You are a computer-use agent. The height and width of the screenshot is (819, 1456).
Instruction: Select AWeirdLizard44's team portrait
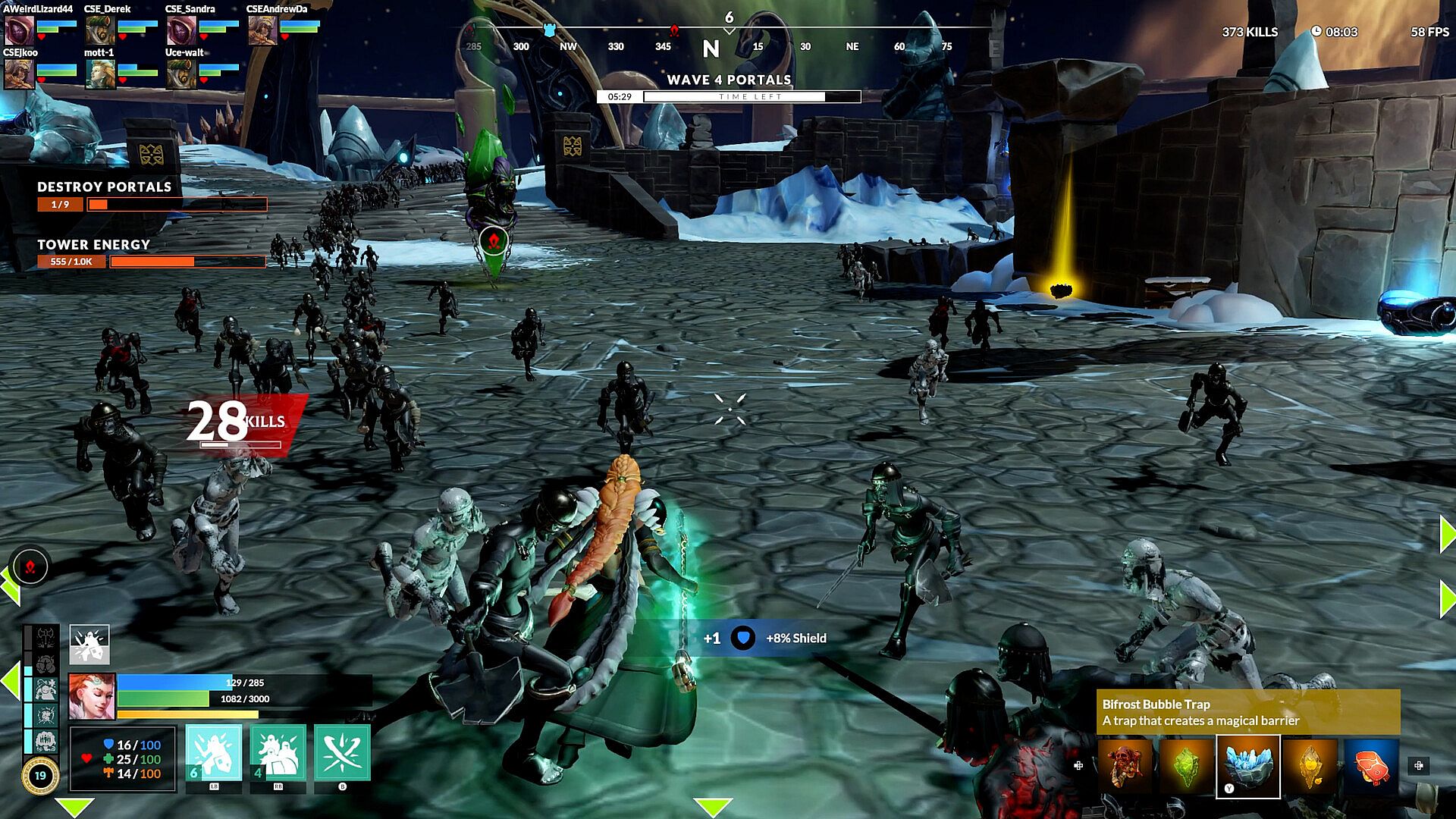(x=19, y=30)
